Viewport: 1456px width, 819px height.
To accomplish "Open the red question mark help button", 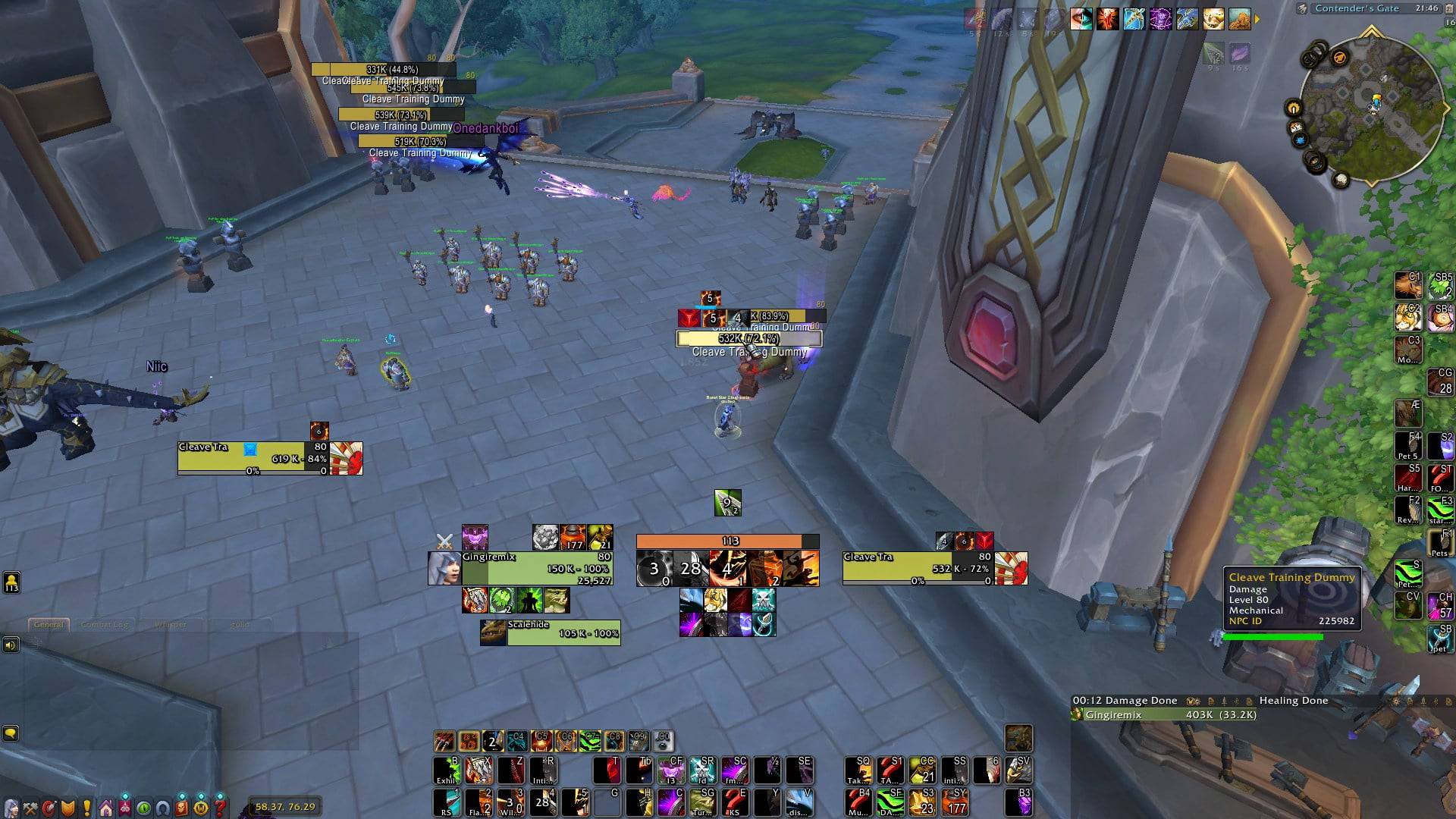I will pos(220,807).
